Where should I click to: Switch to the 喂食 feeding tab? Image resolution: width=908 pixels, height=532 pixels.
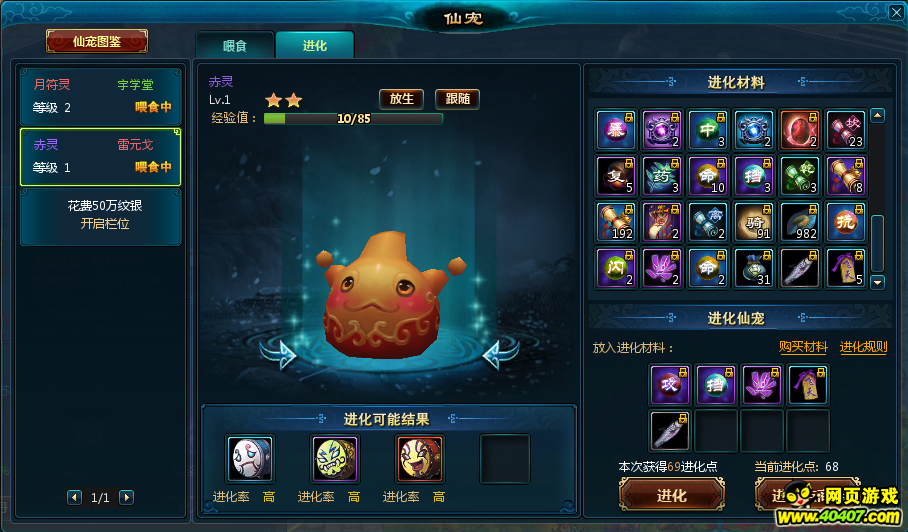point(234,45)
